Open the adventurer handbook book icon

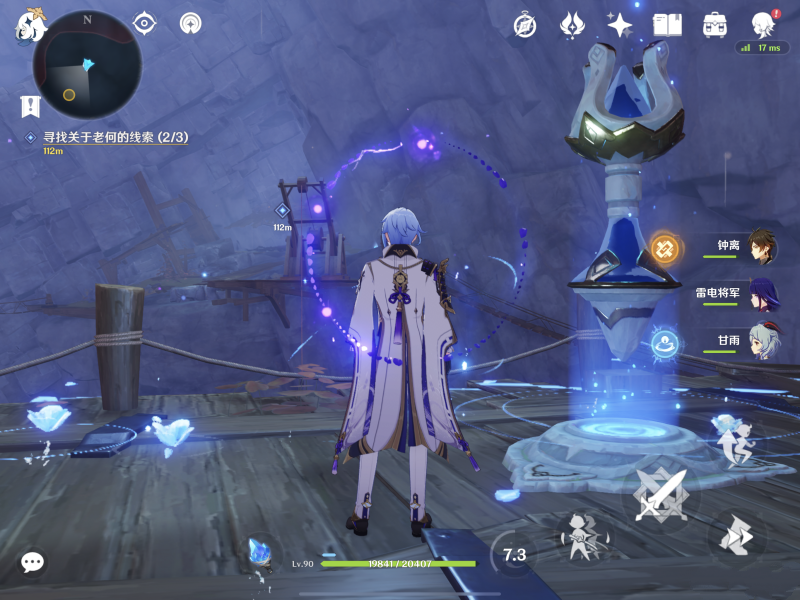pyautogui.click(x=667, y=25)
